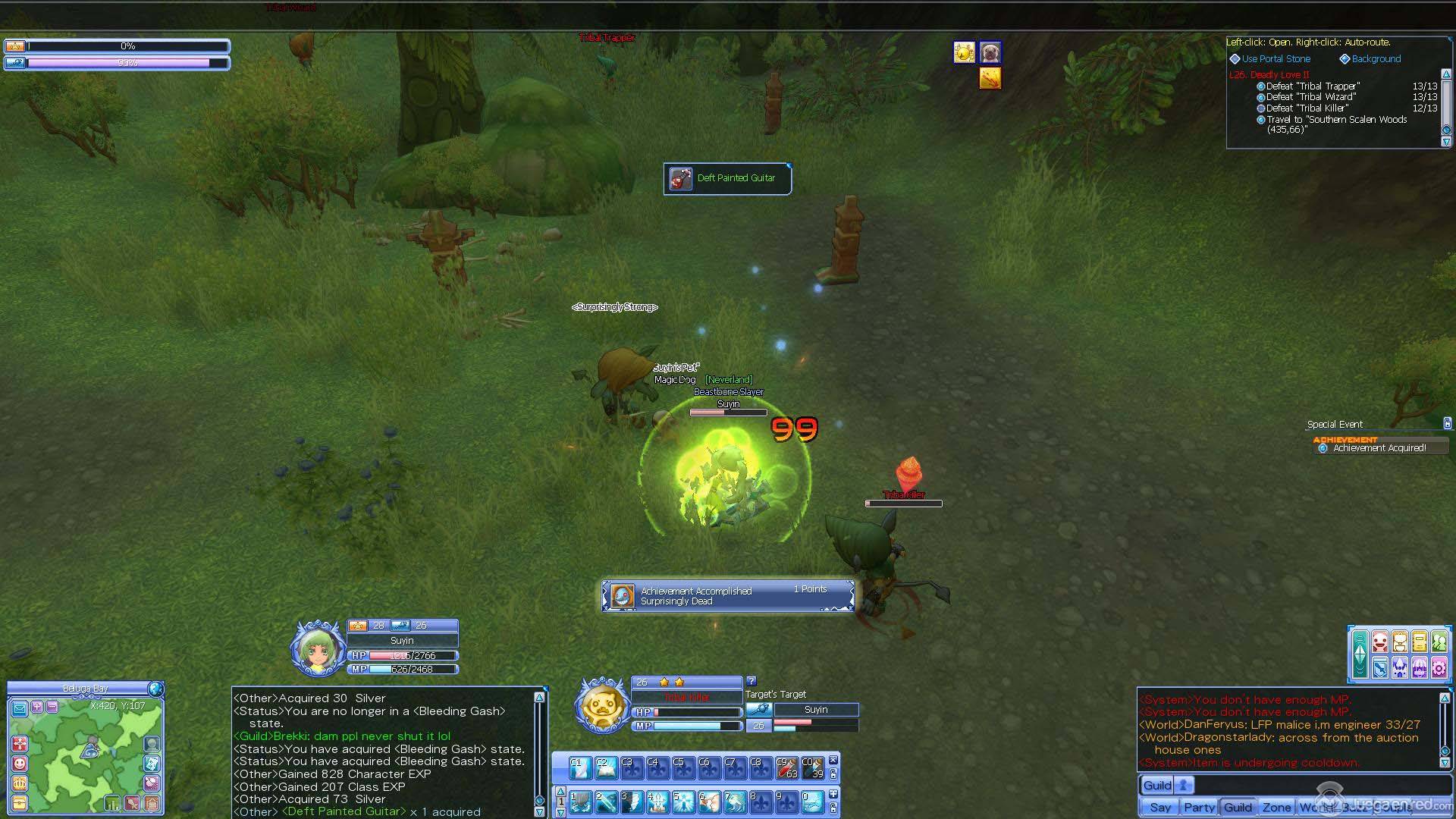Image resolution: width=1456 pixels, height=819 pixels.
Task: Click the Use Portal Stone option
Action: click(x=1276, y=58)
